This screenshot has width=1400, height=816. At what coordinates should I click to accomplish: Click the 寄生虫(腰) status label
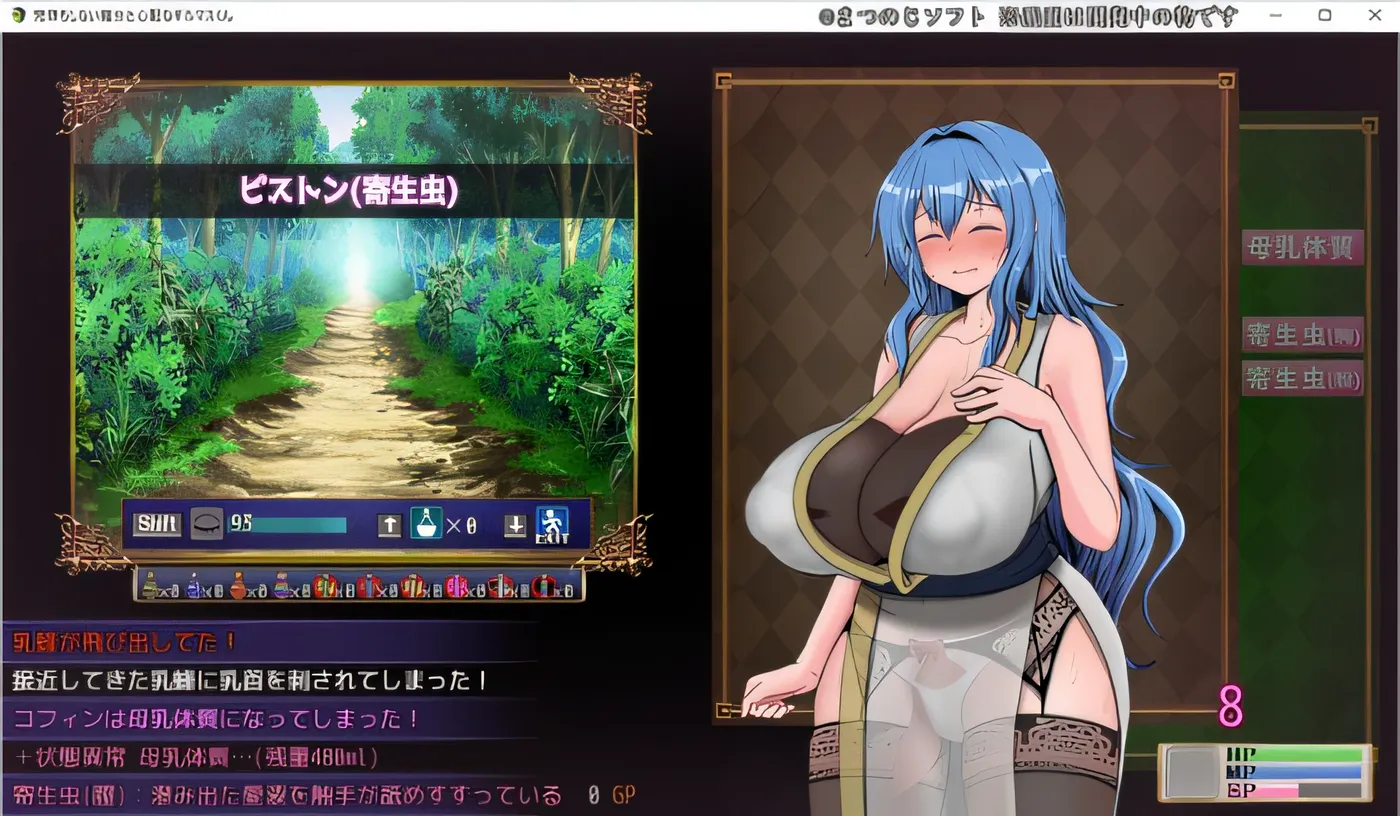tap(1302, 378)
